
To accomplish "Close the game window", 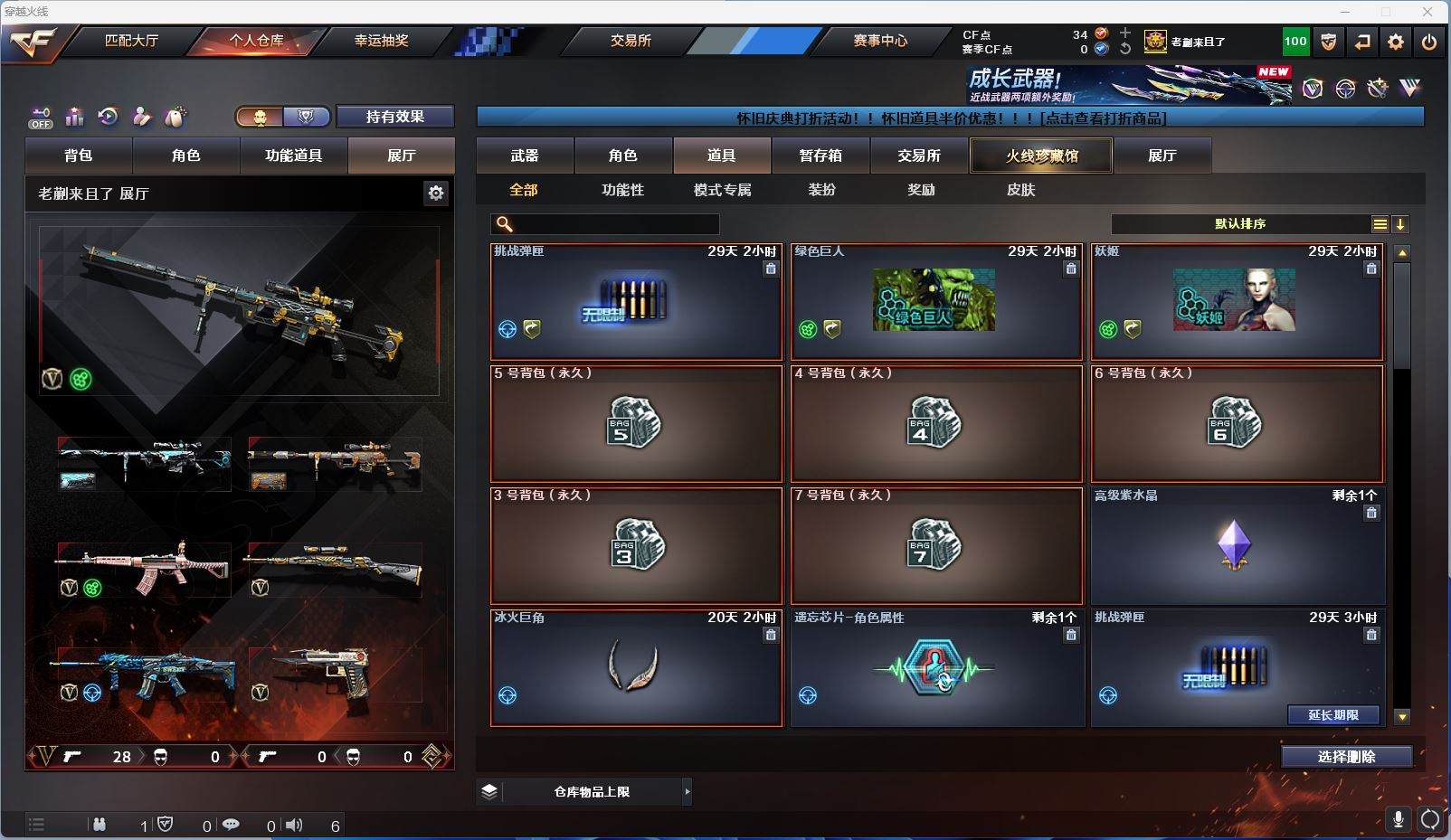I will pyautogui.click(x=1427, y=12).
